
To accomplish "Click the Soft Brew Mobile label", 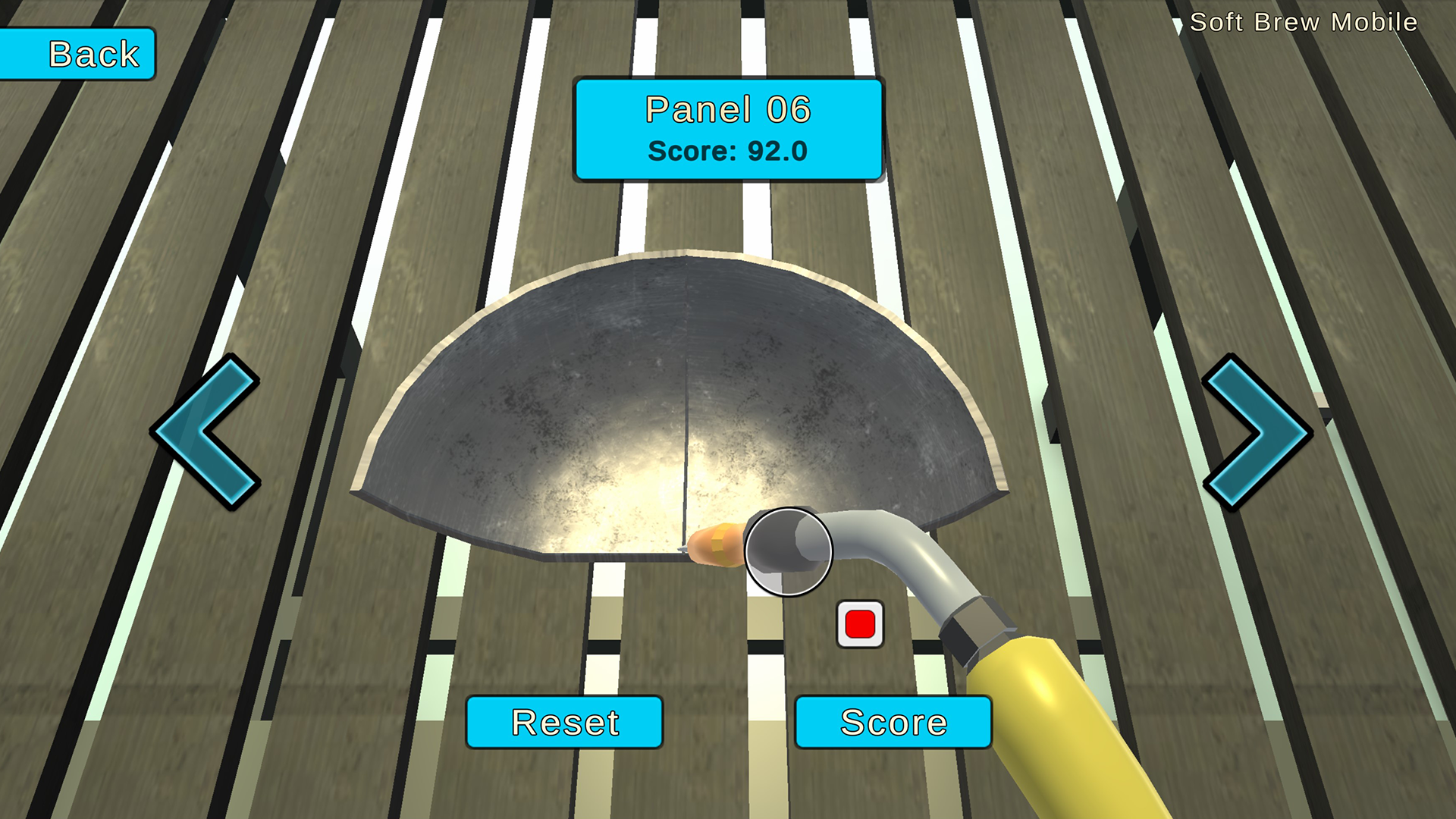I will pyautogui.click(x=1304, y=22).
